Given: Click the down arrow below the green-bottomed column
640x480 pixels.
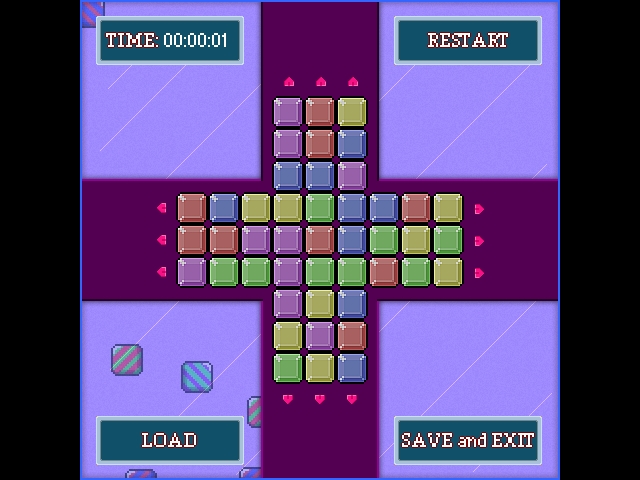Looking at the screenshot, I should (x=288, y=399).
